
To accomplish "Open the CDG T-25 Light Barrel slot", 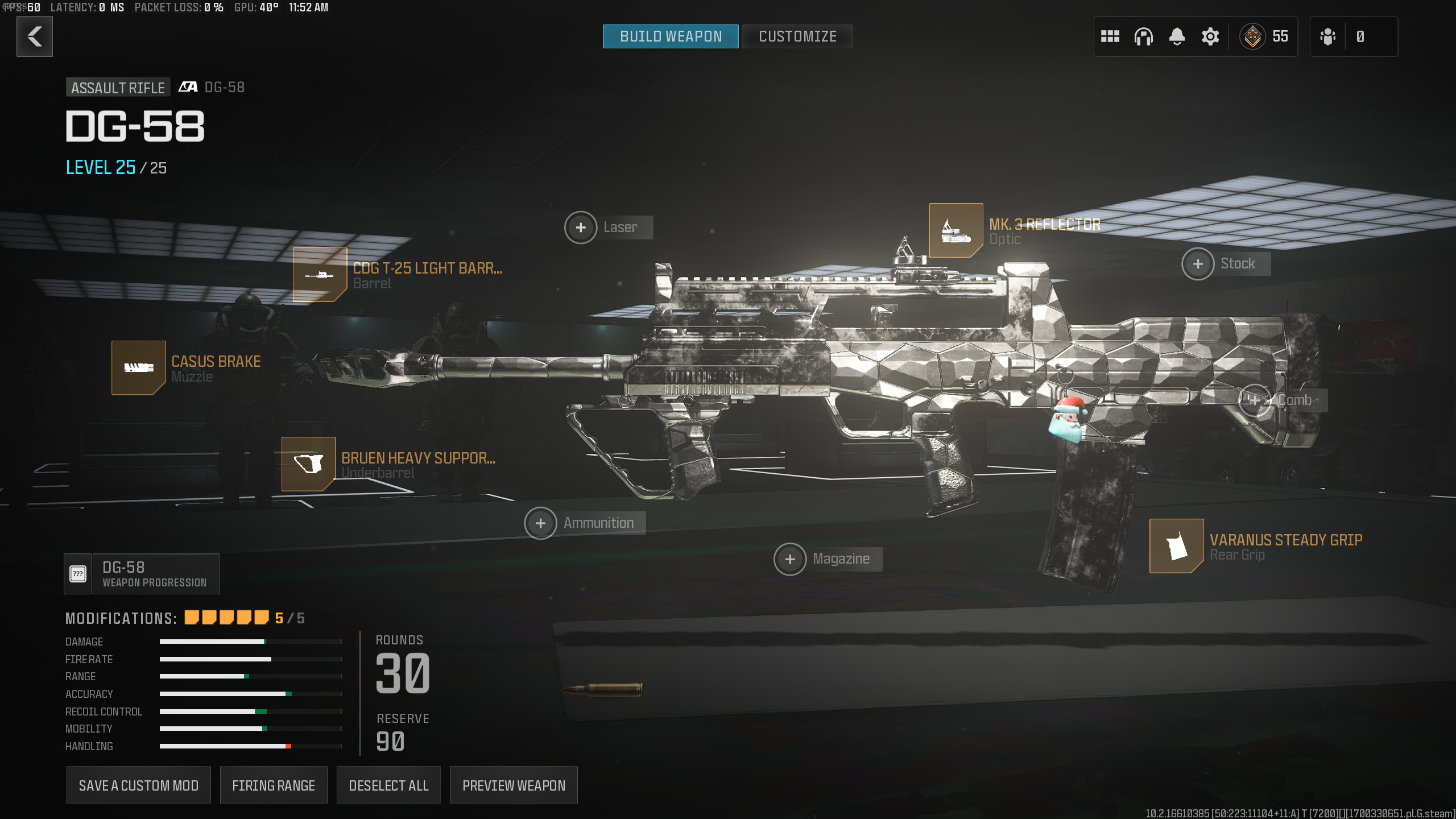I will [320, 275].
